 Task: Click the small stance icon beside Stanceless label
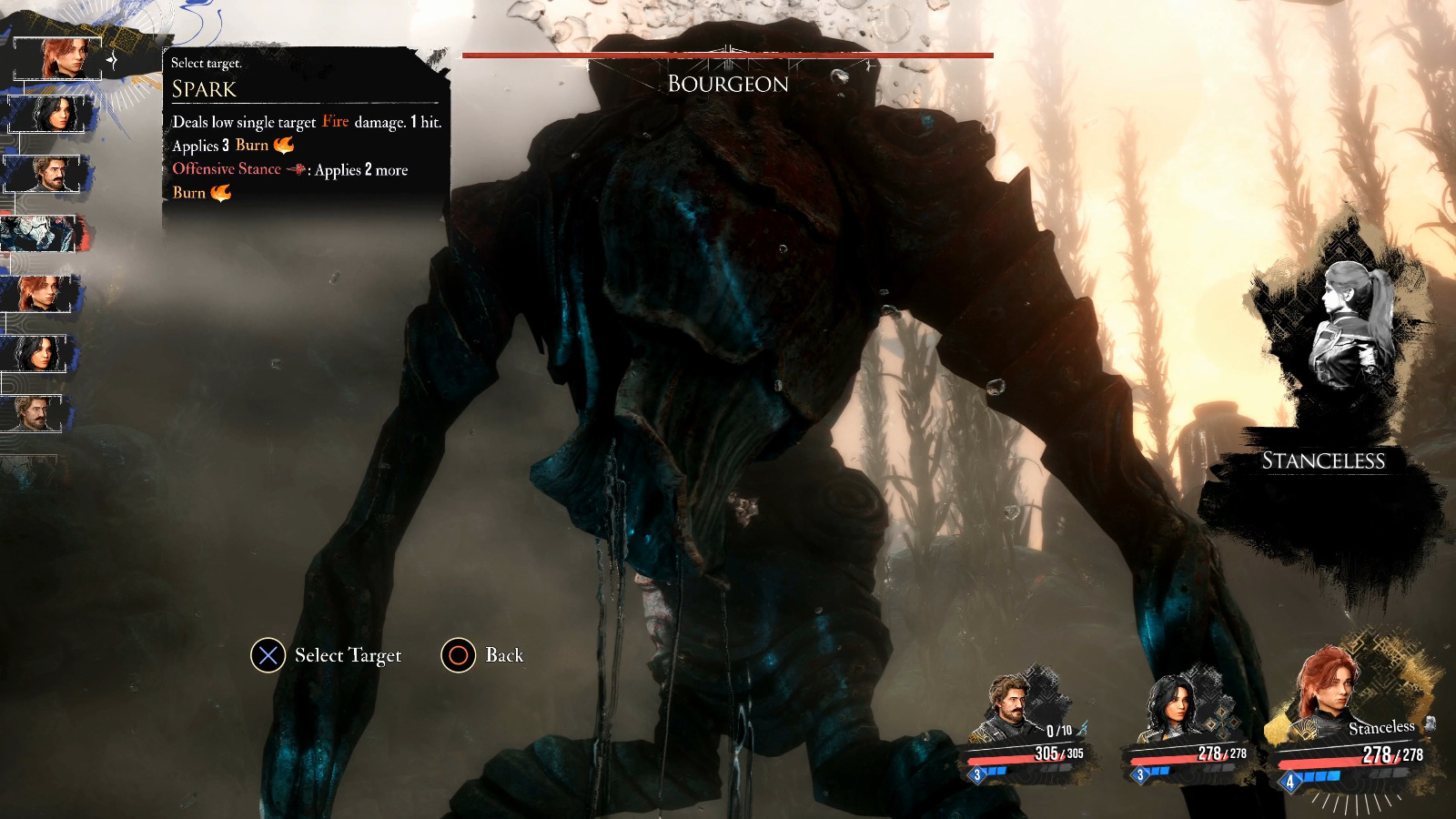[1431, 725]
